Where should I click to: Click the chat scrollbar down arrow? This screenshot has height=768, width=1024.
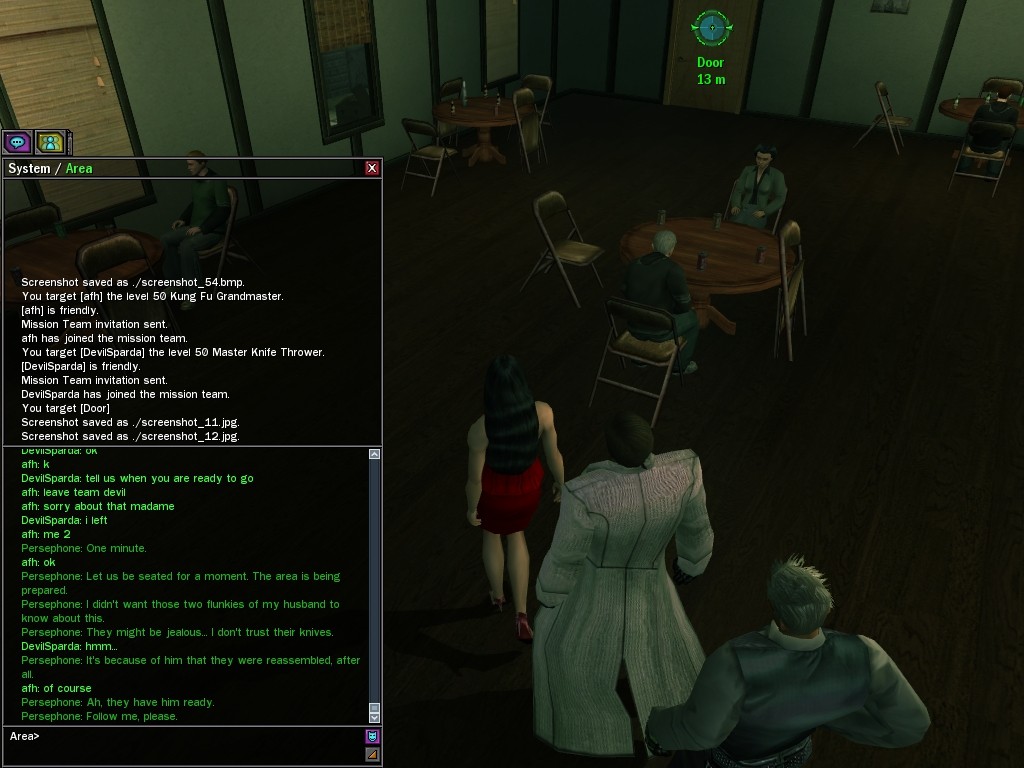[374, 716]
